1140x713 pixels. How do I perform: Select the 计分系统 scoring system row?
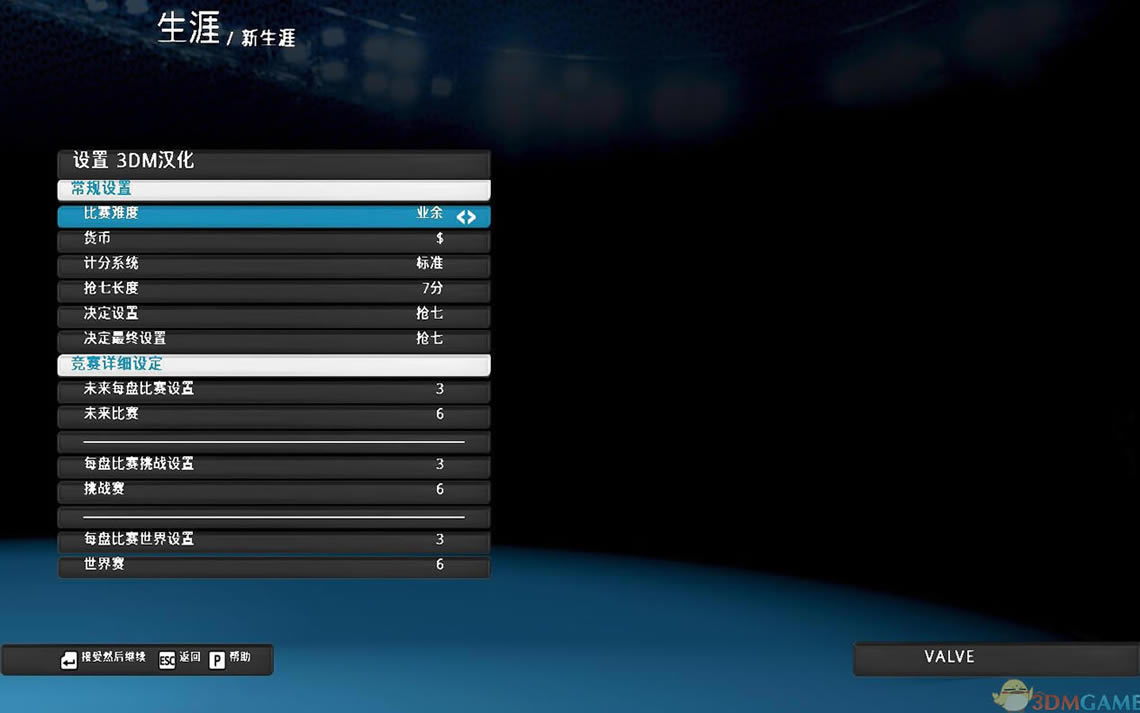click(x=273, y=265)
